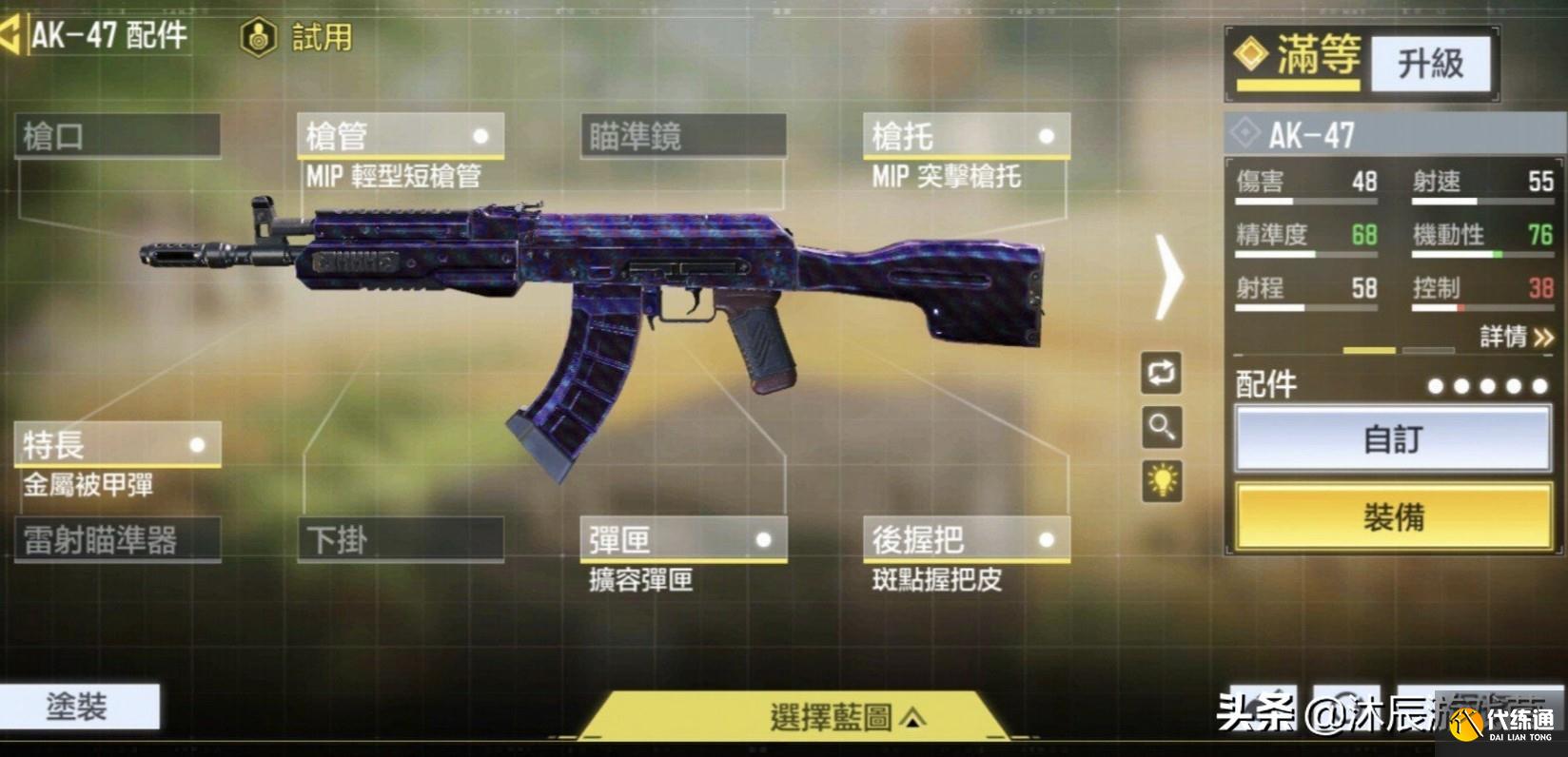1568x757 pixels.
Task: Switch to the 升級 upgrade tab
Action: coord(1430,62)
